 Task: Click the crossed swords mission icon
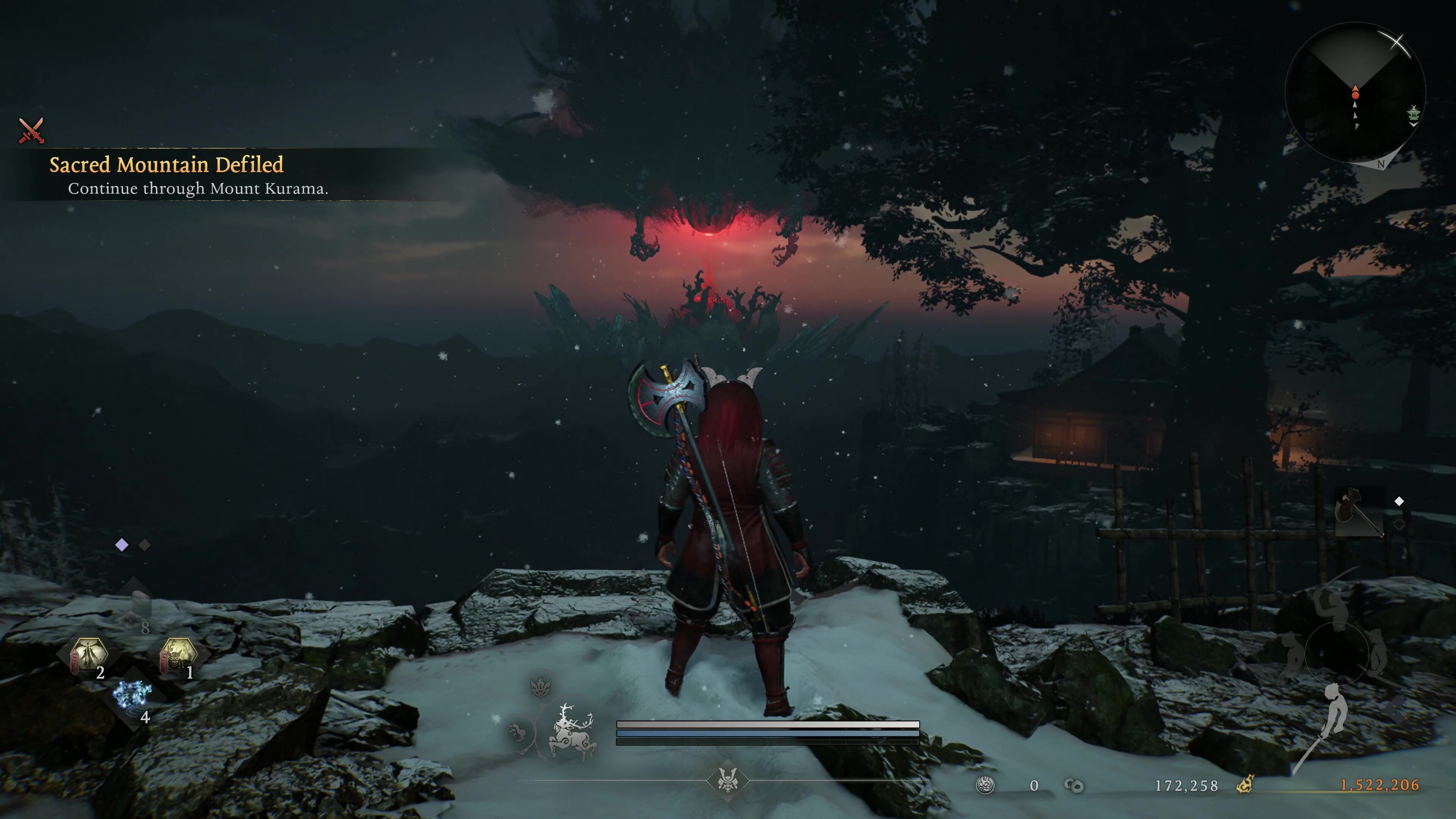pos(31,130)
